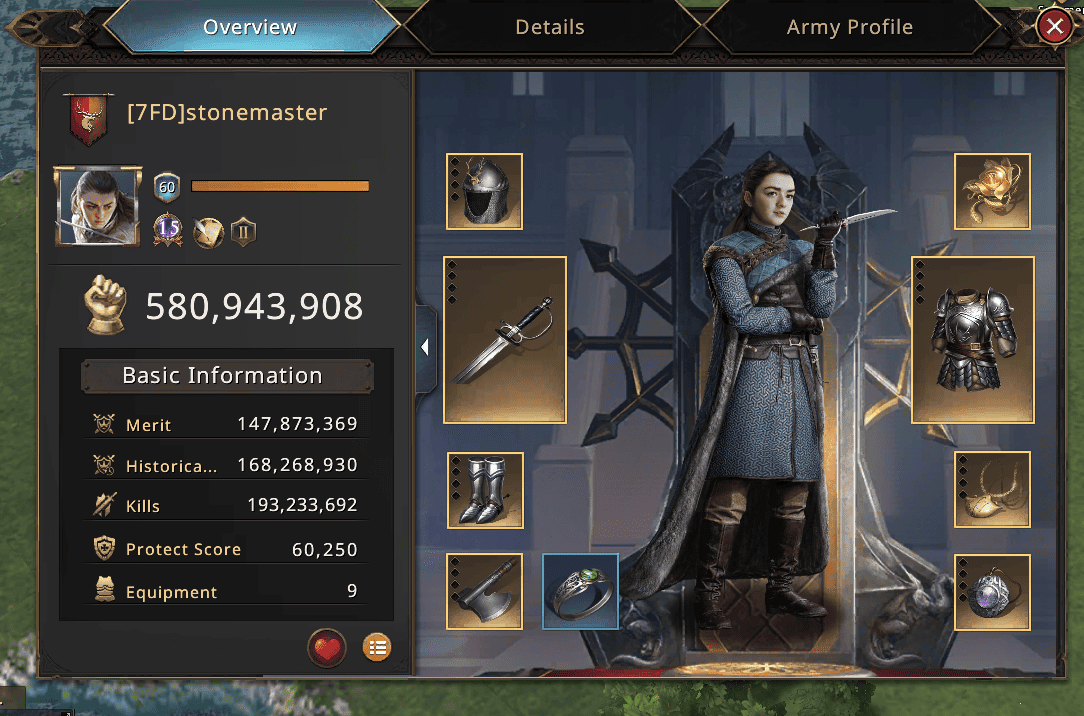Open the Details tab

(x=550, y=27)
